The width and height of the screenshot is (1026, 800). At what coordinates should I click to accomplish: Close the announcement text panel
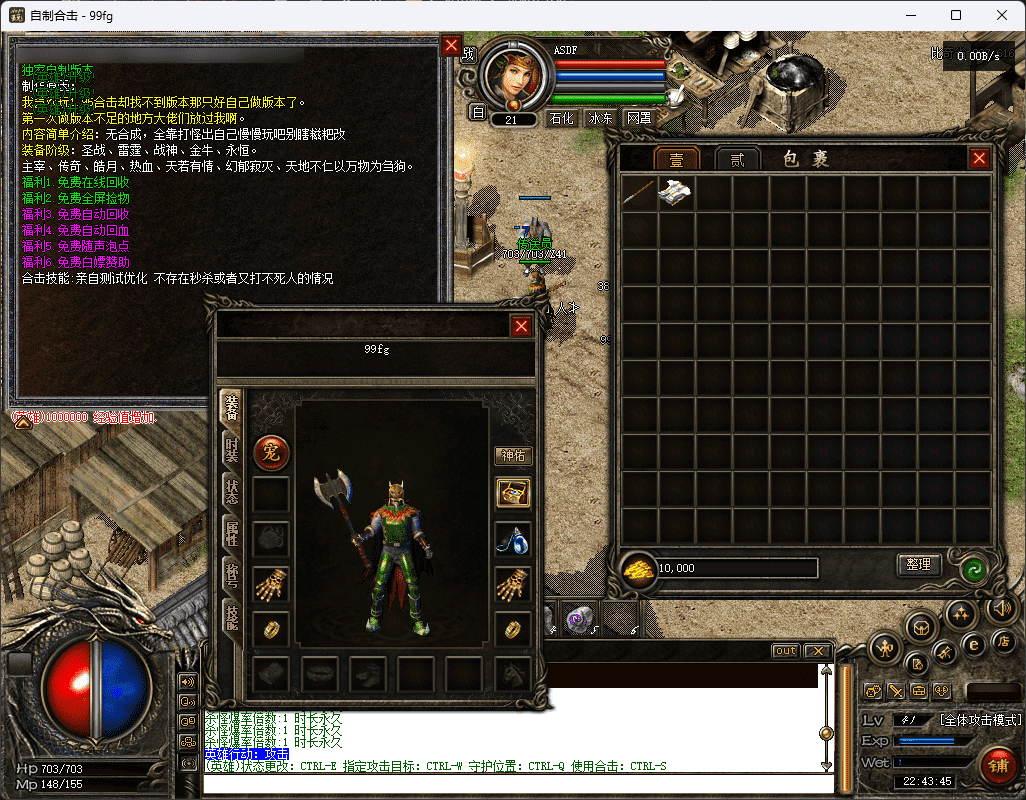452,46
